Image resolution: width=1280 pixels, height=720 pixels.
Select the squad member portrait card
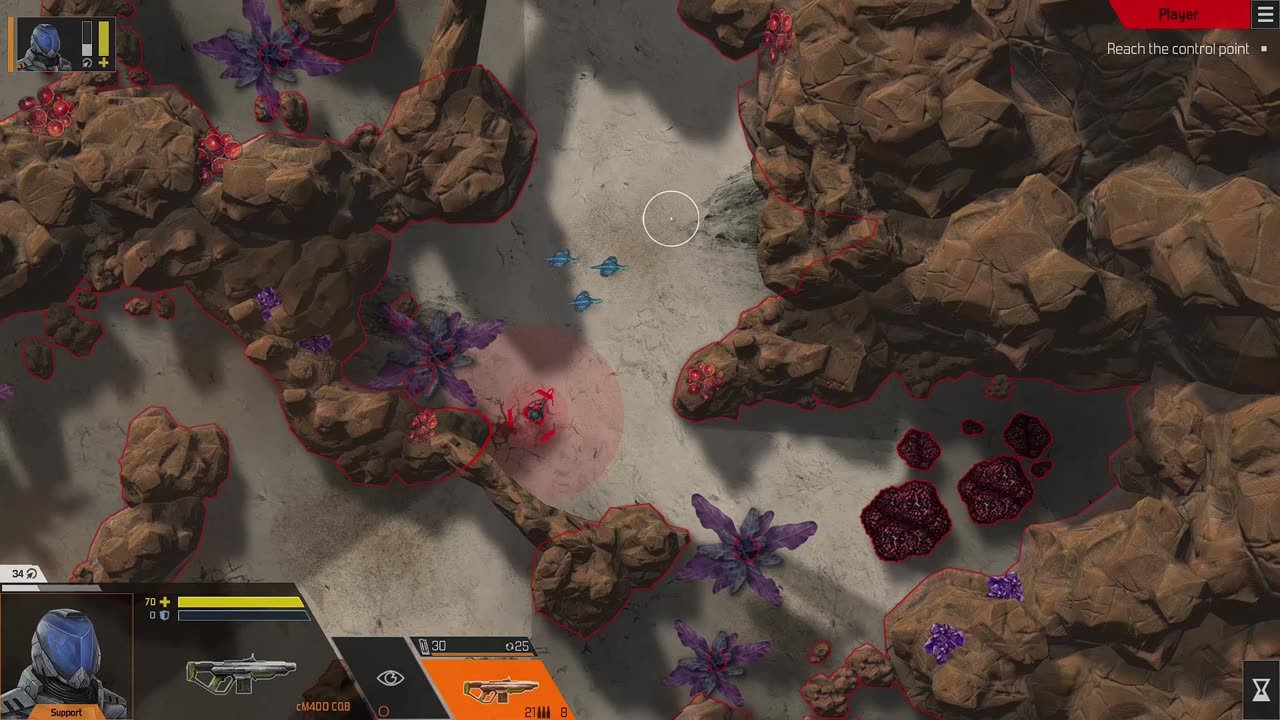pos(62,45)
